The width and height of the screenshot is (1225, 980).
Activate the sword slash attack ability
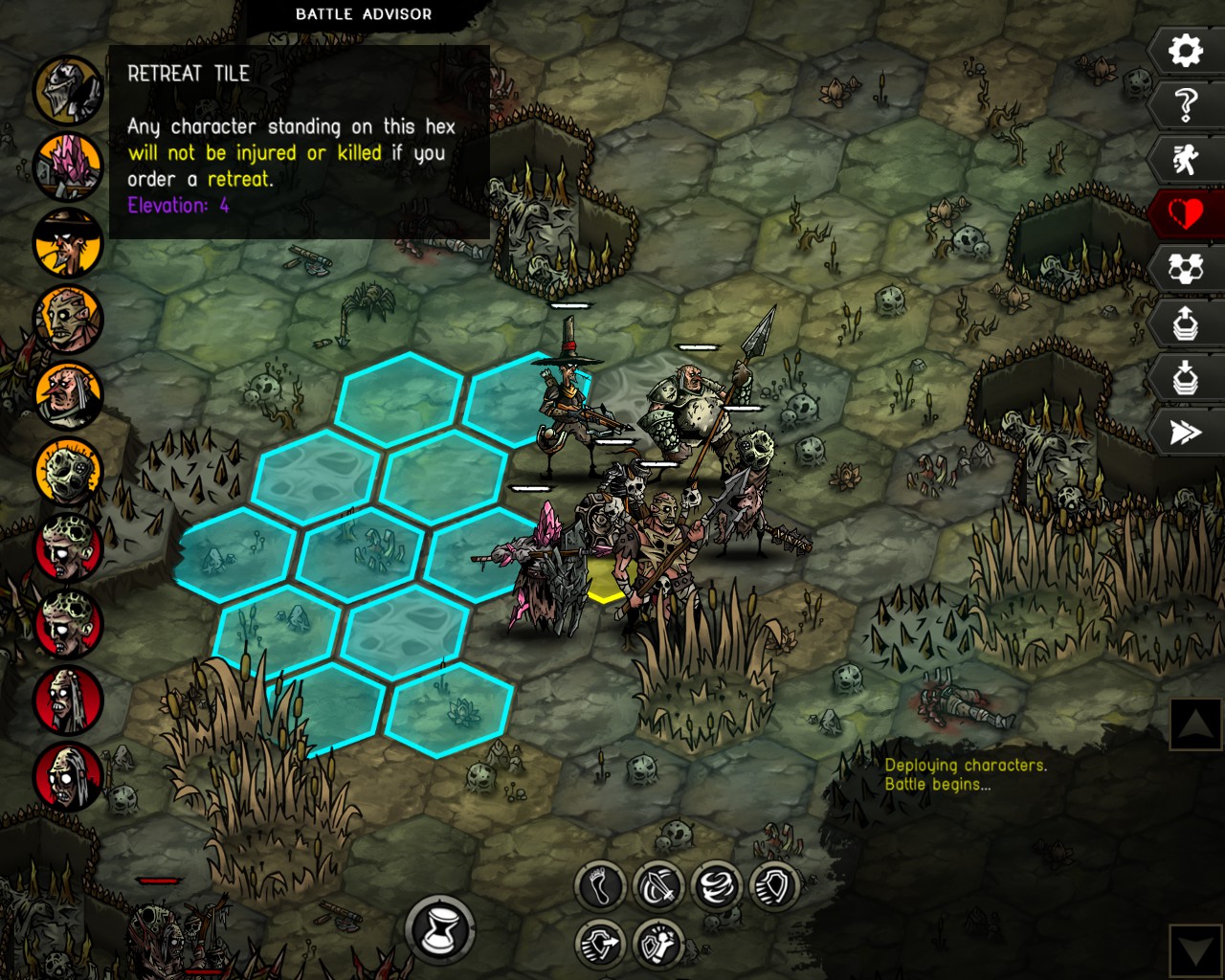tap(658, 886)
